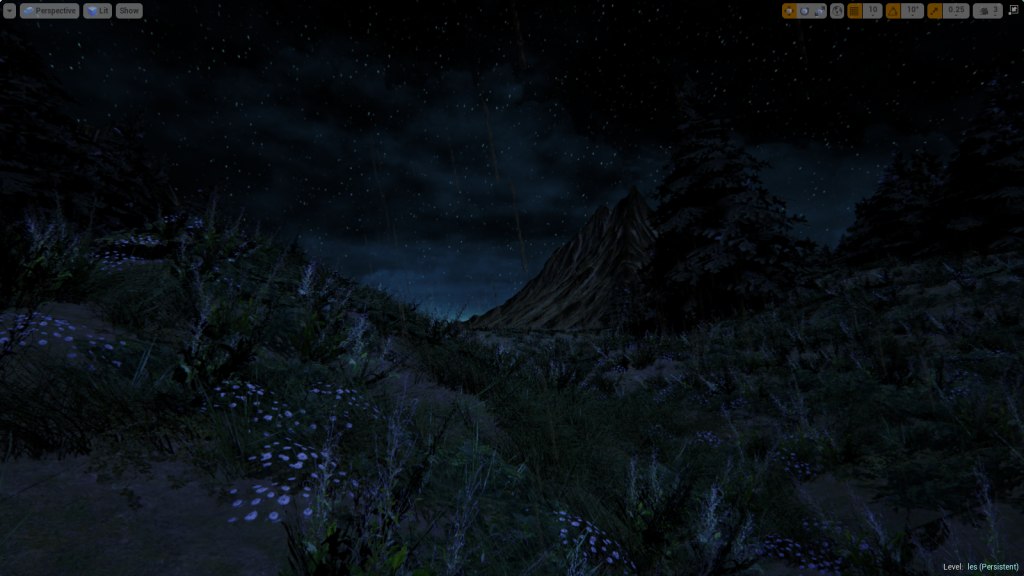This screenshot has width=1024, height=576.
Task: Toggle the world coordinate system globe
Action: pyautogui.click(x=837, y=11)
